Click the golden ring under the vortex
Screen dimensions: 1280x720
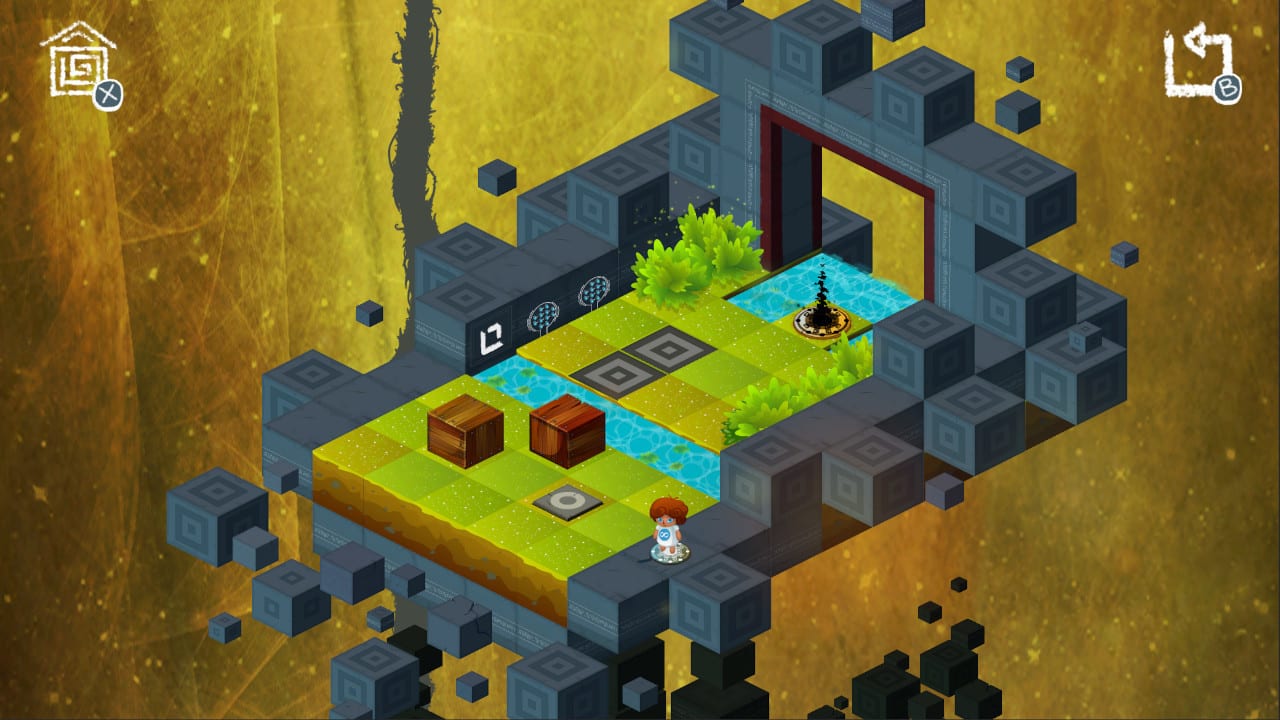pos(820,323)
